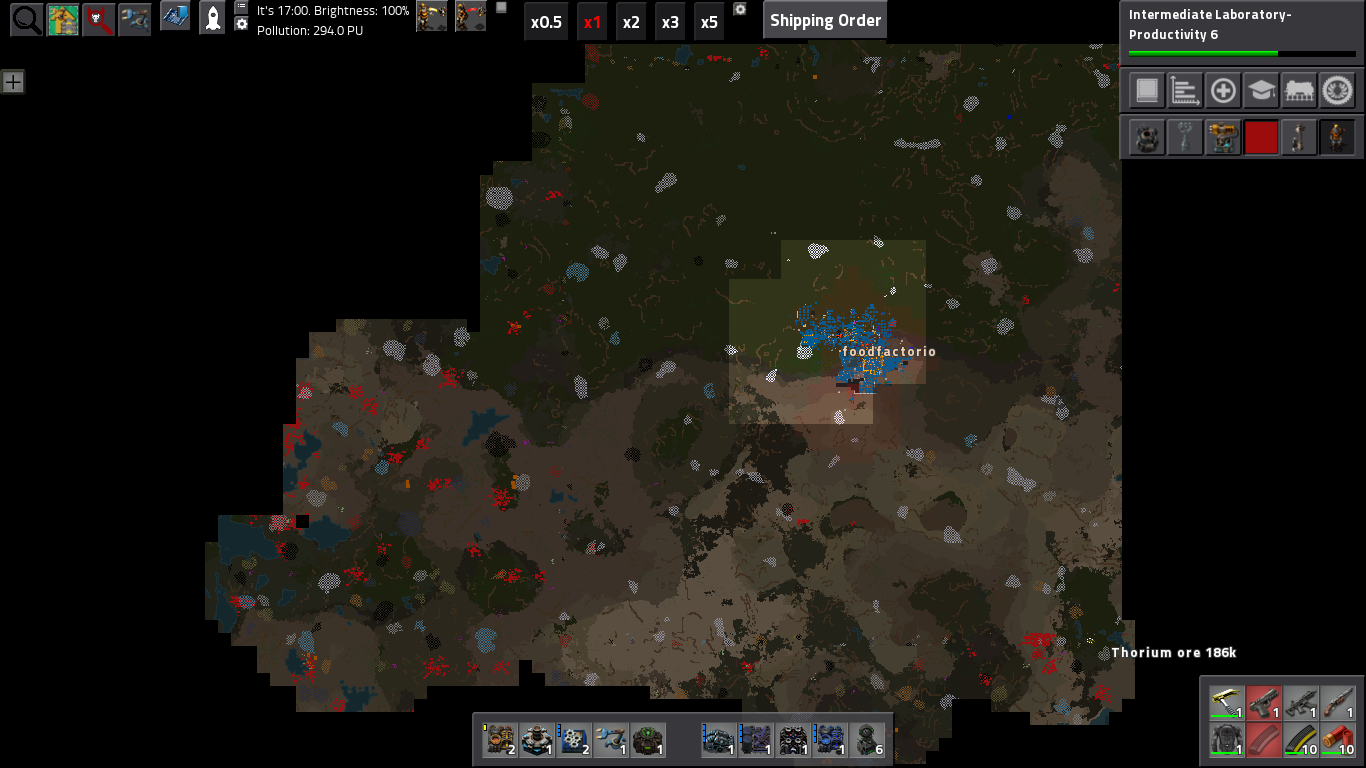
Task: Select the pickaxe tool slot
Action: pos(1227,703)
